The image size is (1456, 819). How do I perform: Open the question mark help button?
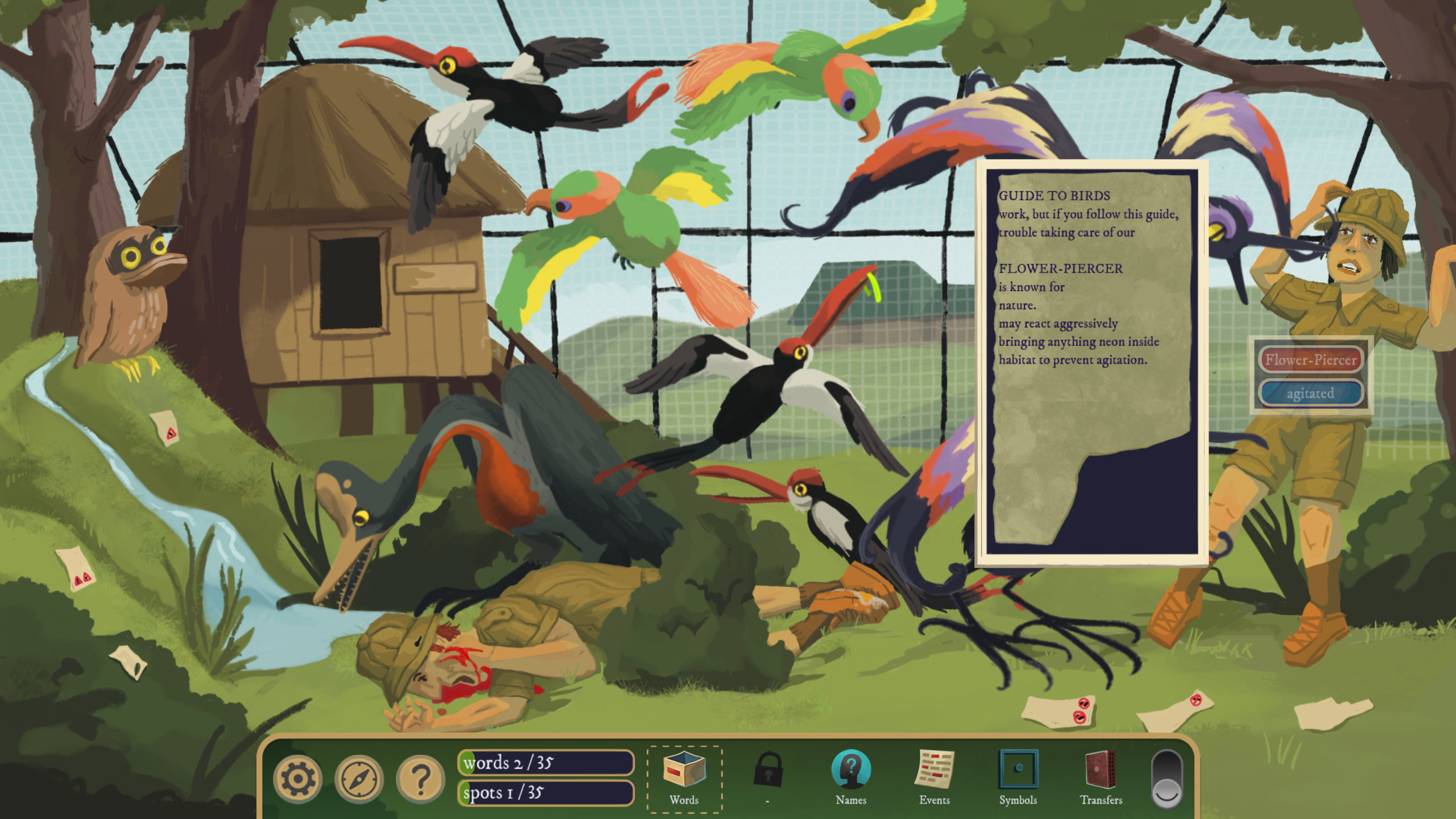(420, 779)
